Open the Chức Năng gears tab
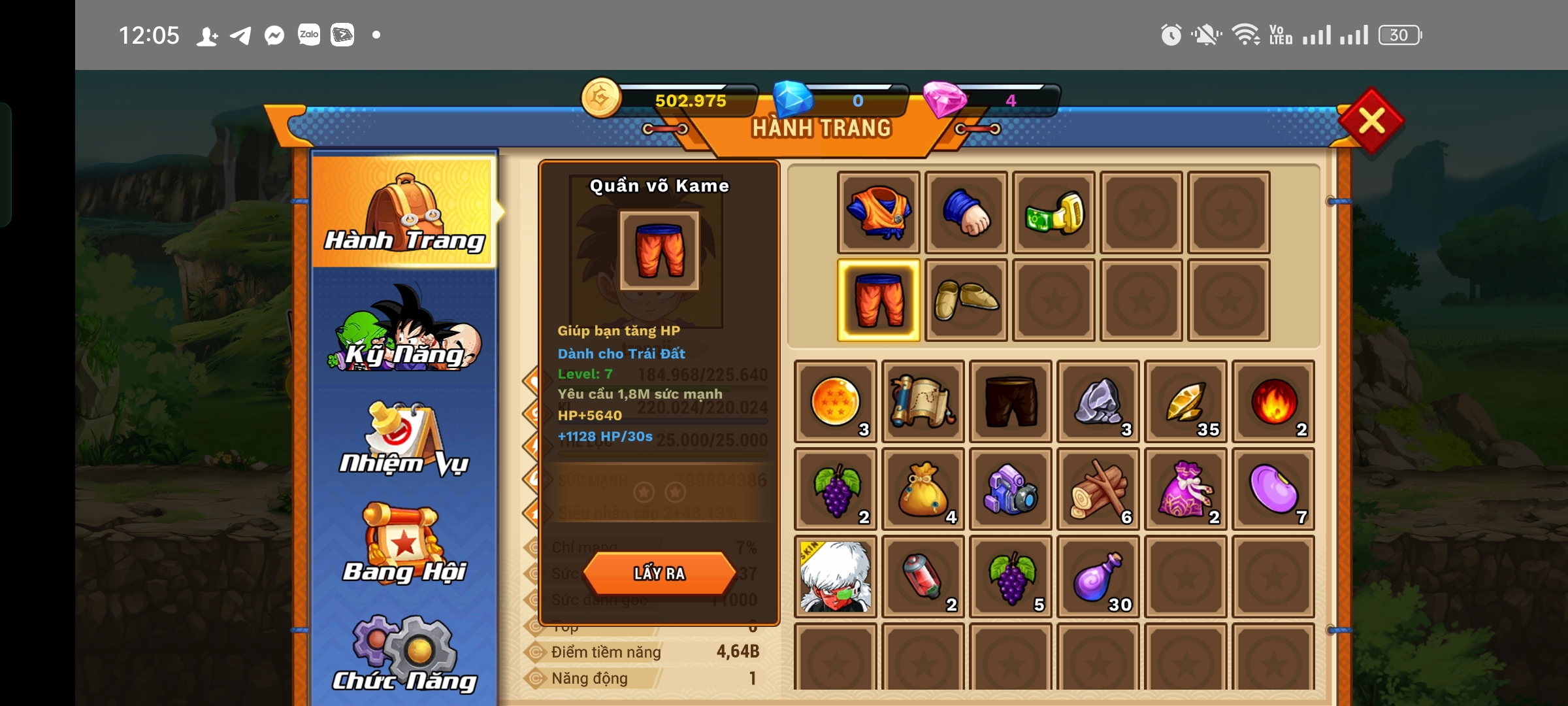1568x706 pixels. coord(405,654)
